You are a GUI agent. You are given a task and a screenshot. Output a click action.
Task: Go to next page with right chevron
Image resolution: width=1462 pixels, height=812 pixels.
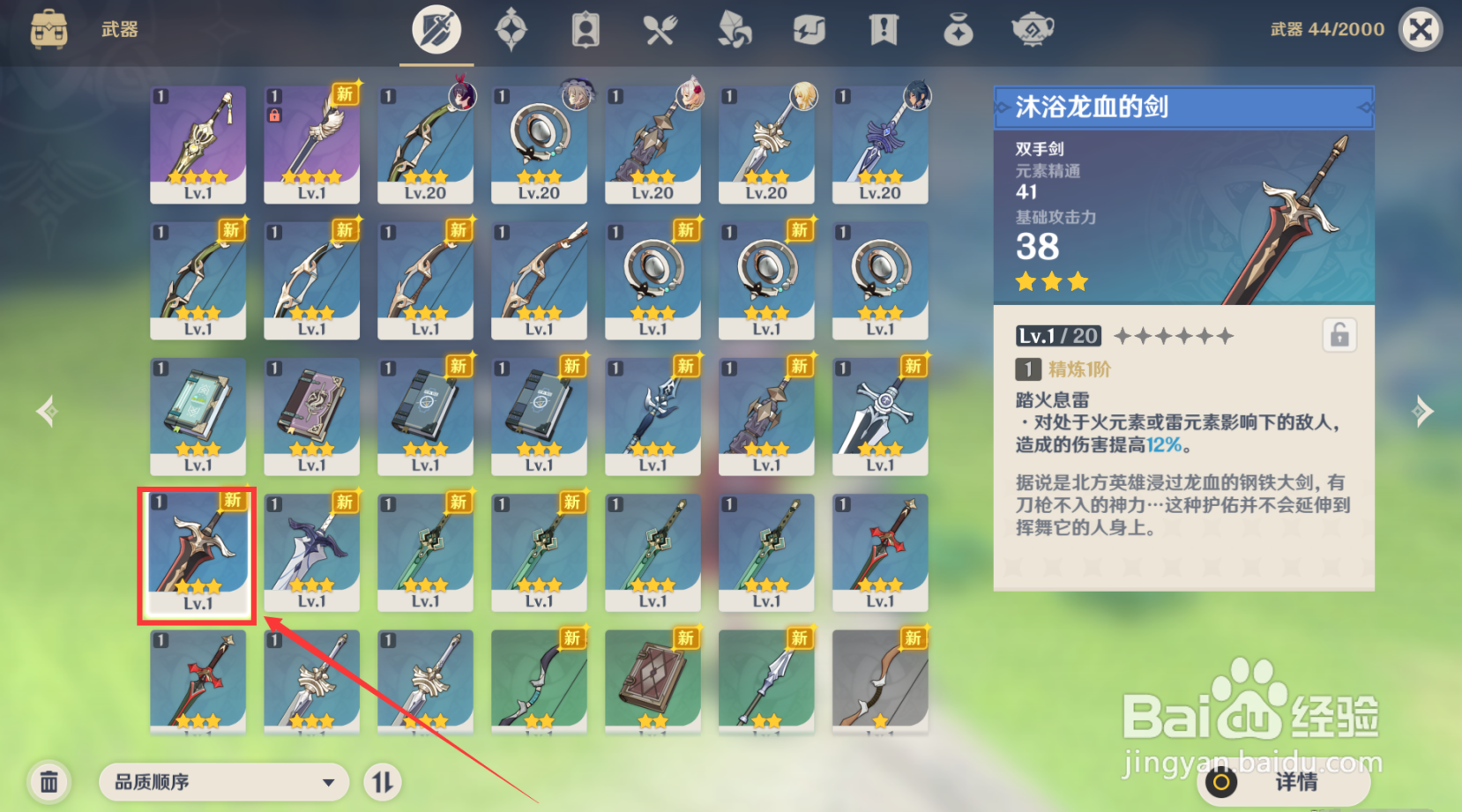[1423, 409]
